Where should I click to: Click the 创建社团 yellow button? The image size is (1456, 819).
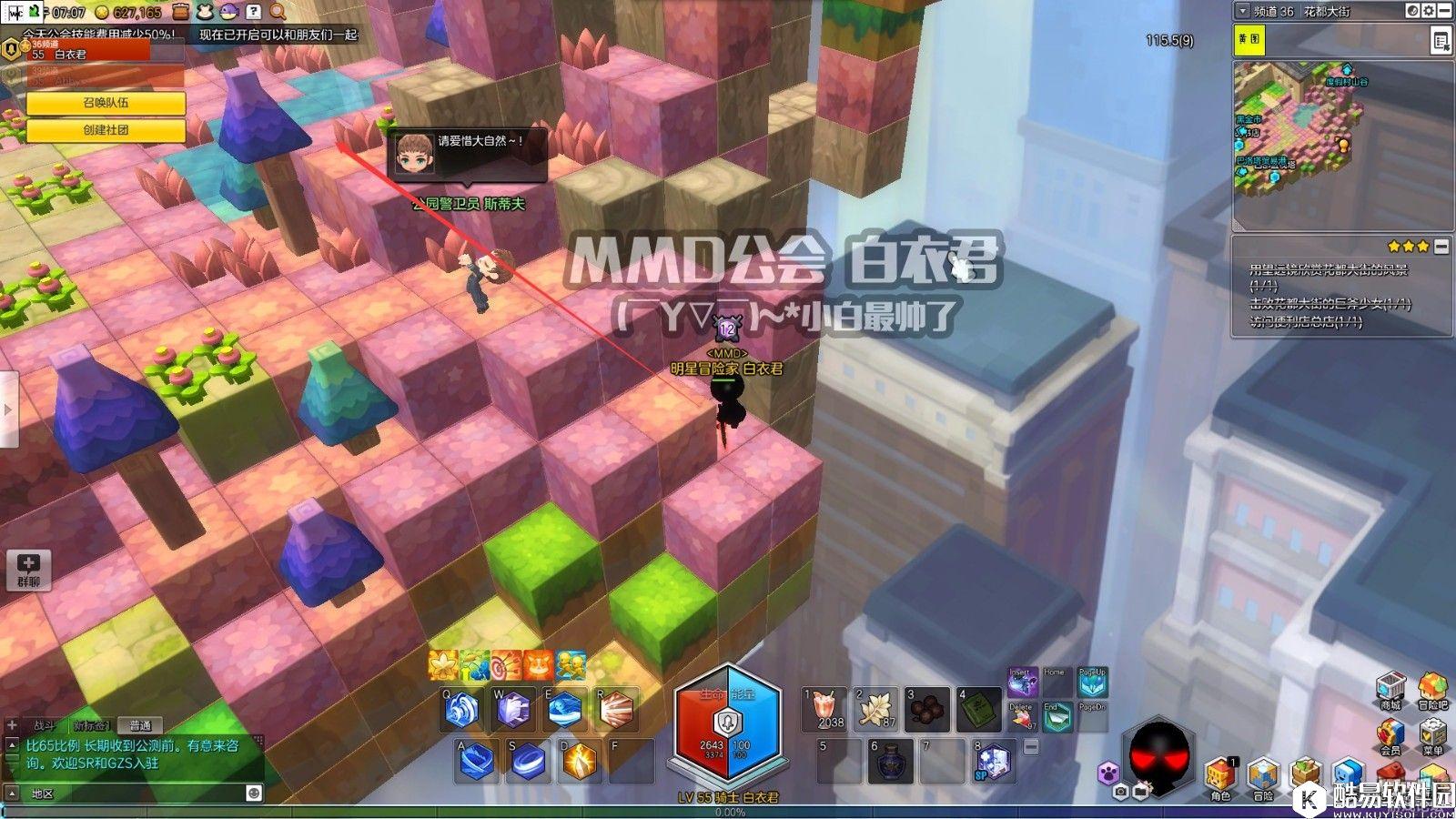click(106, 130)
